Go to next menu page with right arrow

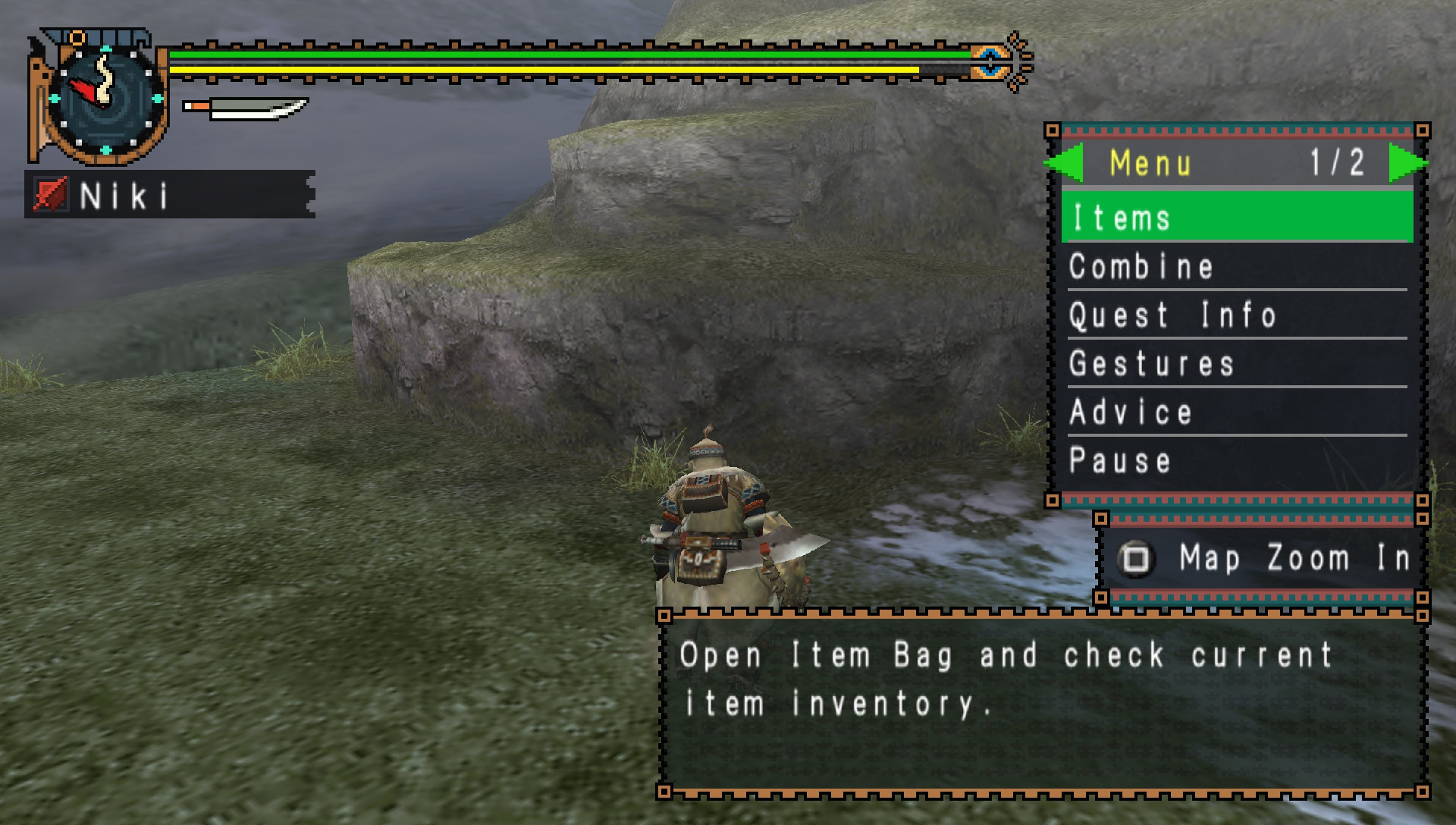(1406, 162)
